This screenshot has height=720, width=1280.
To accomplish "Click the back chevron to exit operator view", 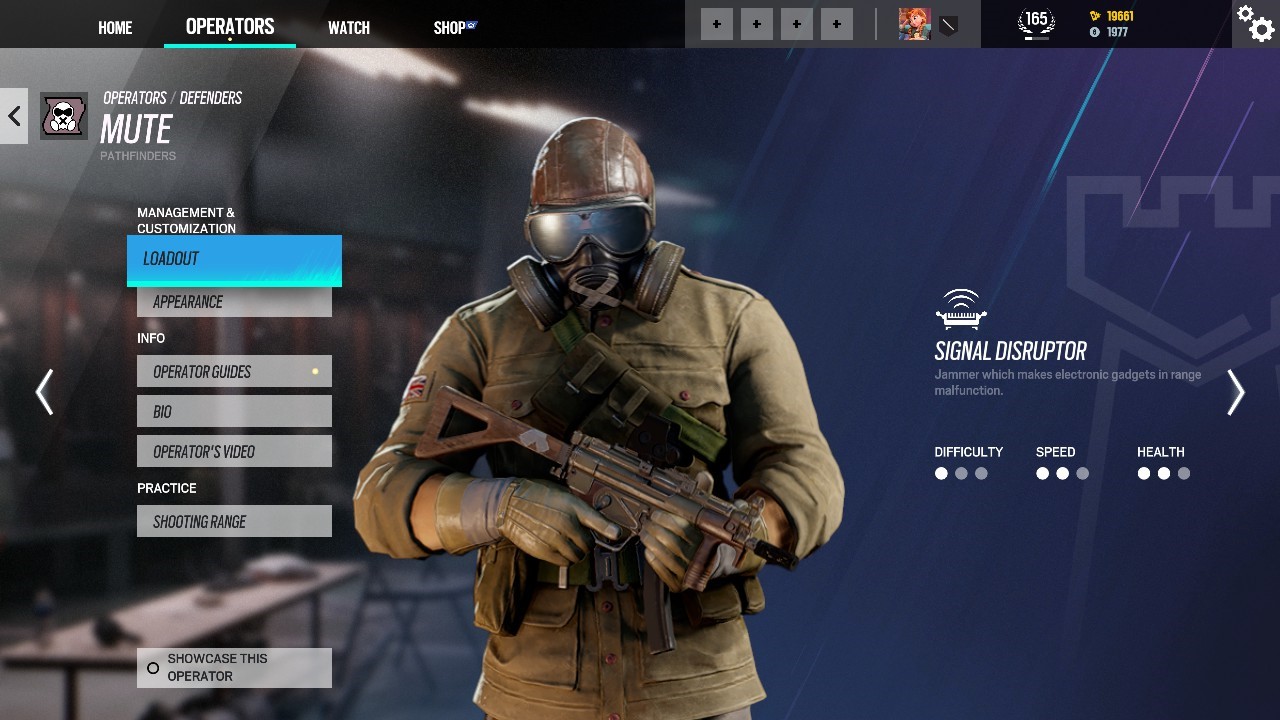I will coord(13,116).
